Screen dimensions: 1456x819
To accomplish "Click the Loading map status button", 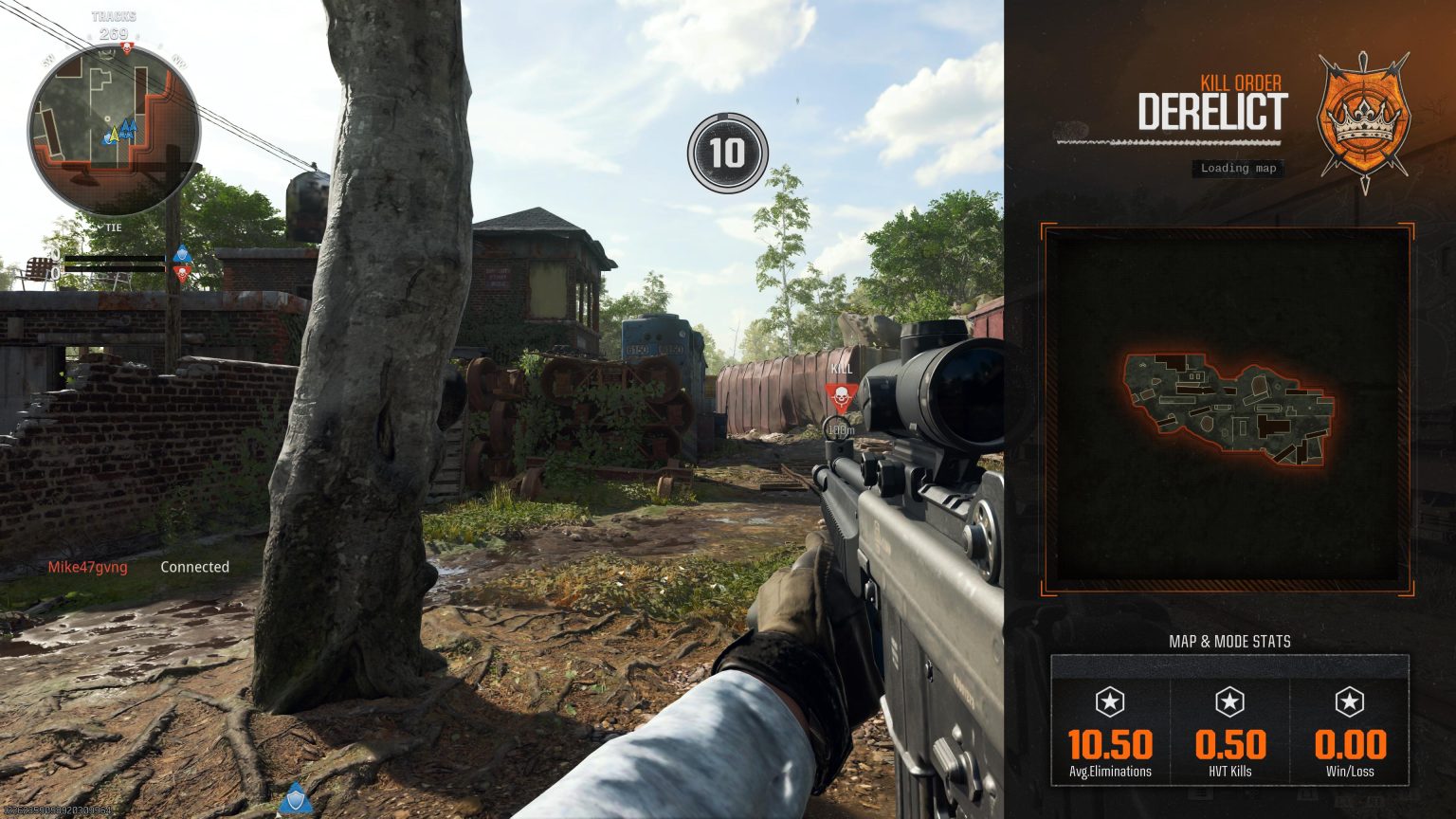I will (1236, 169).
